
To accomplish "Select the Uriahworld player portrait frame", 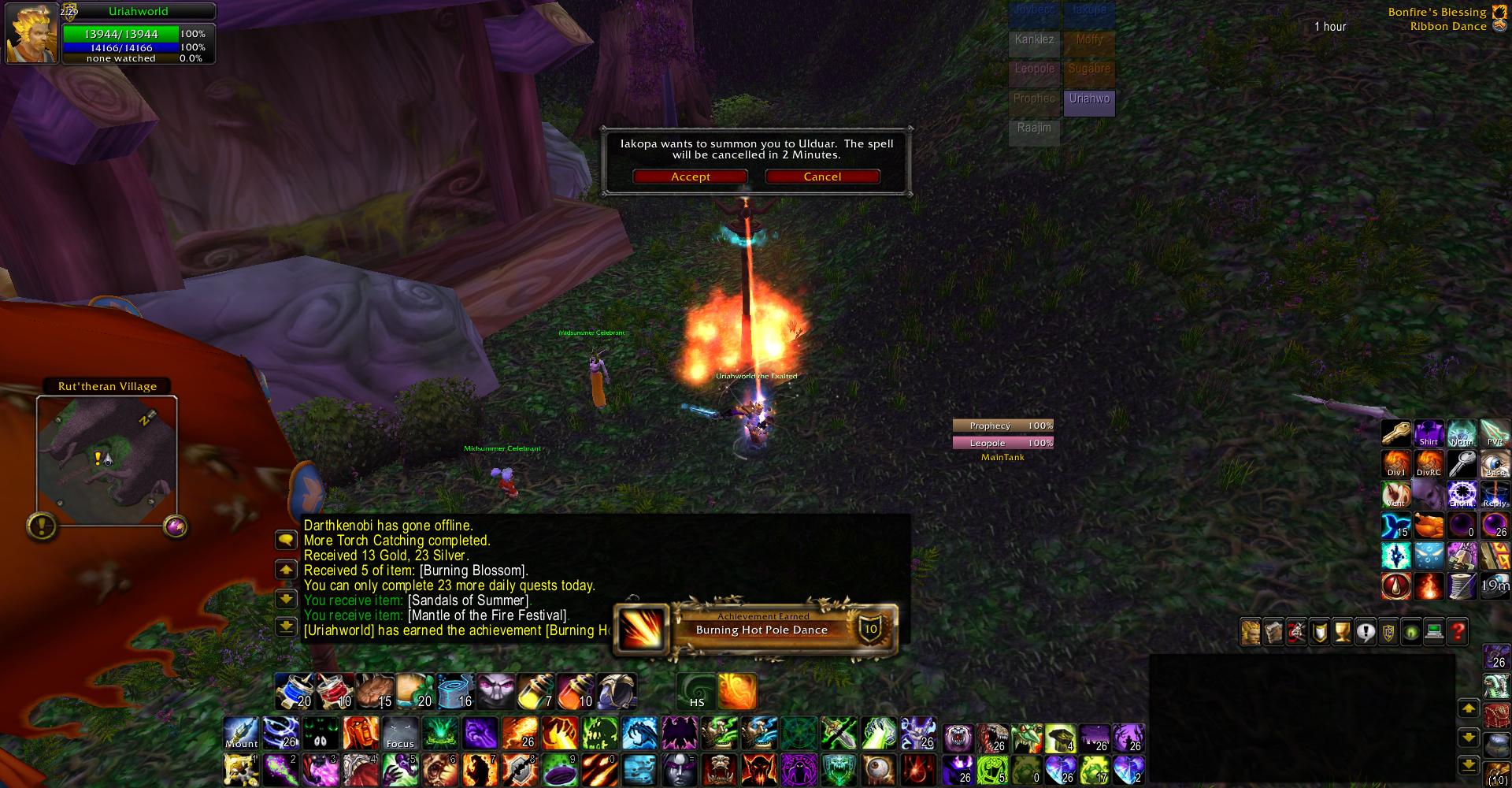I will click(31, 33).
